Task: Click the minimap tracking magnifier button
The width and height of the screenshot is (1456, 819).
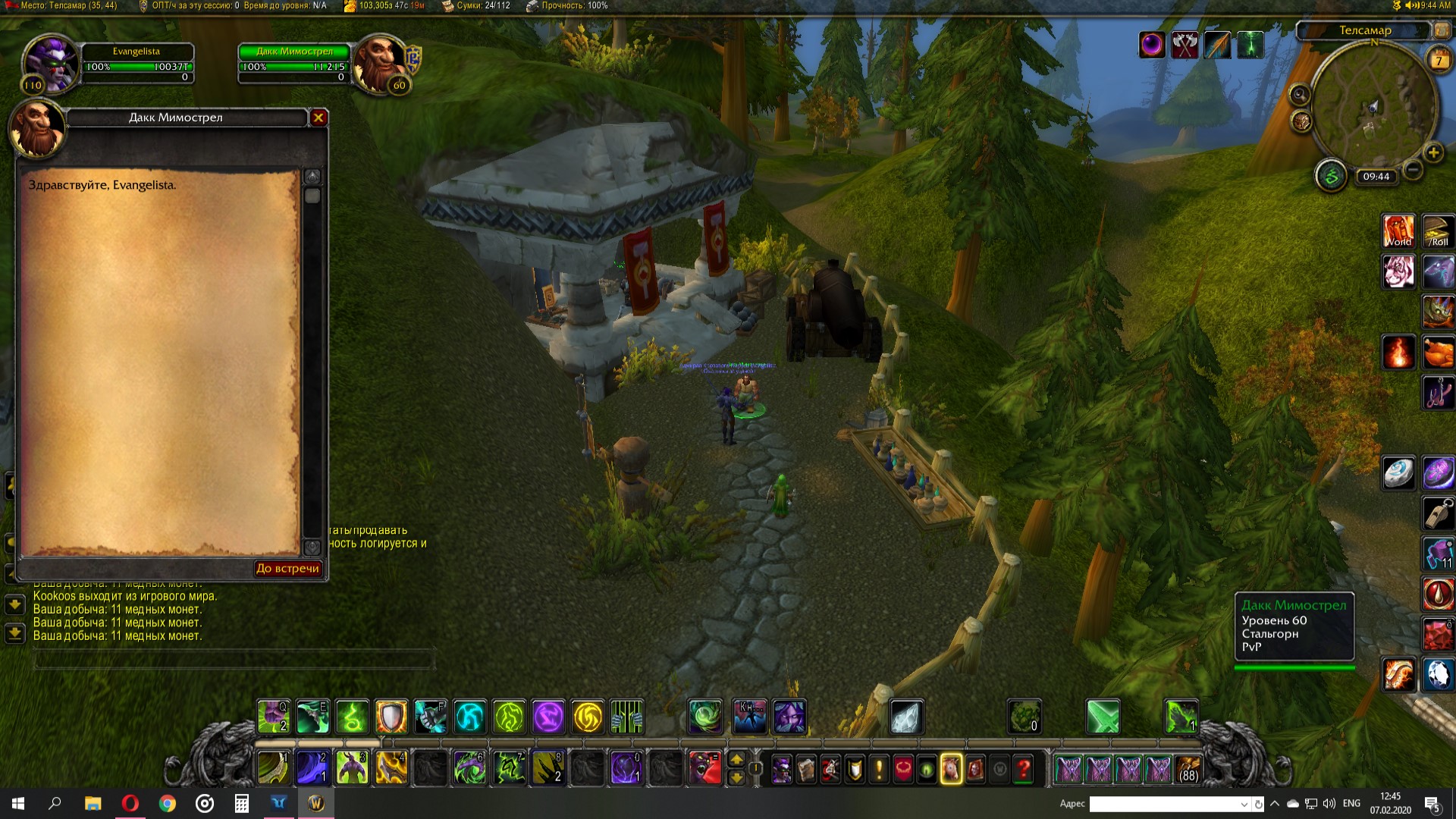Action: click(1300, 95)
